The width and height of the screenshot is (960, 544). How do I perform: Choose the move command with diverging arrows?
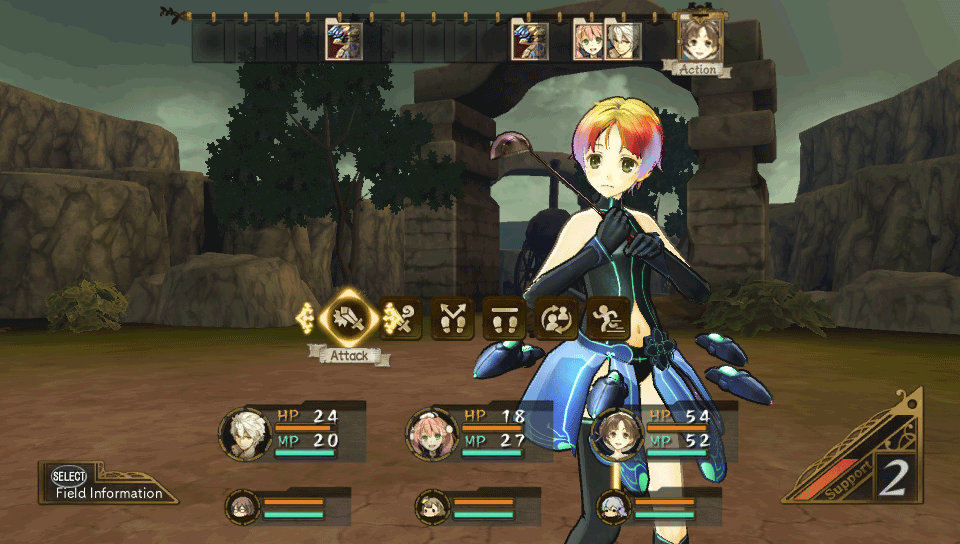(452, 319)
